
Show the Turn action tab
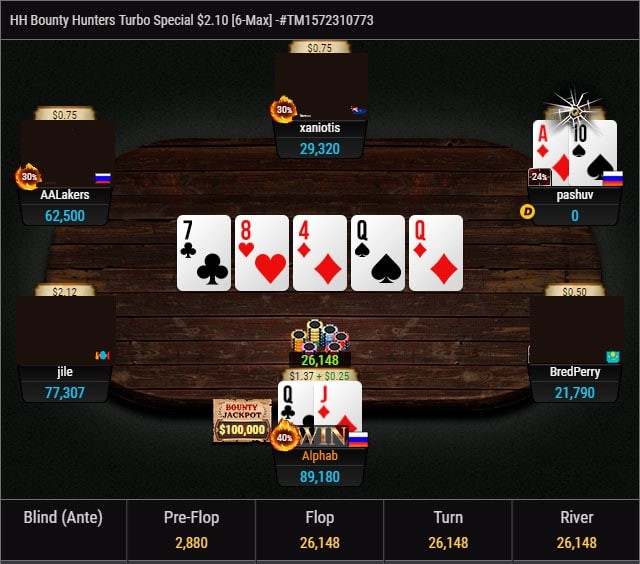(447, 530)
